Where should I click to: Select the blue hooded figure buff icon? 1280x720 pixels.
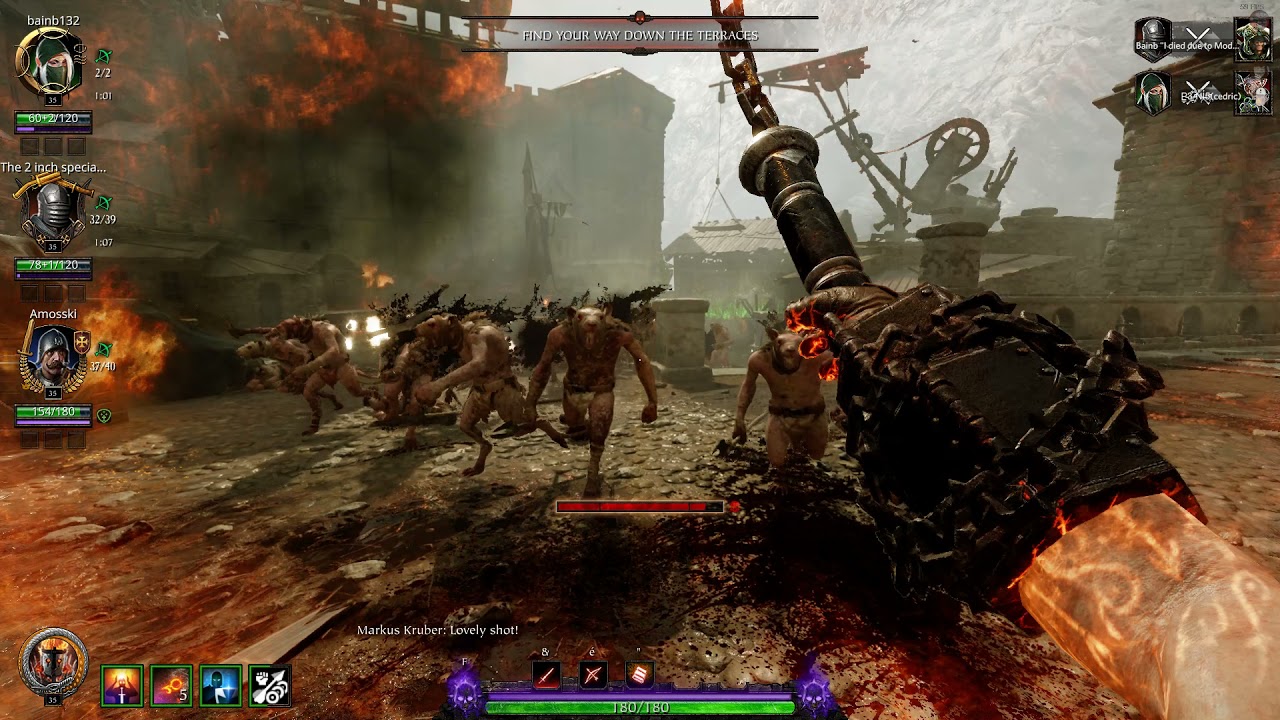[220, 686]
